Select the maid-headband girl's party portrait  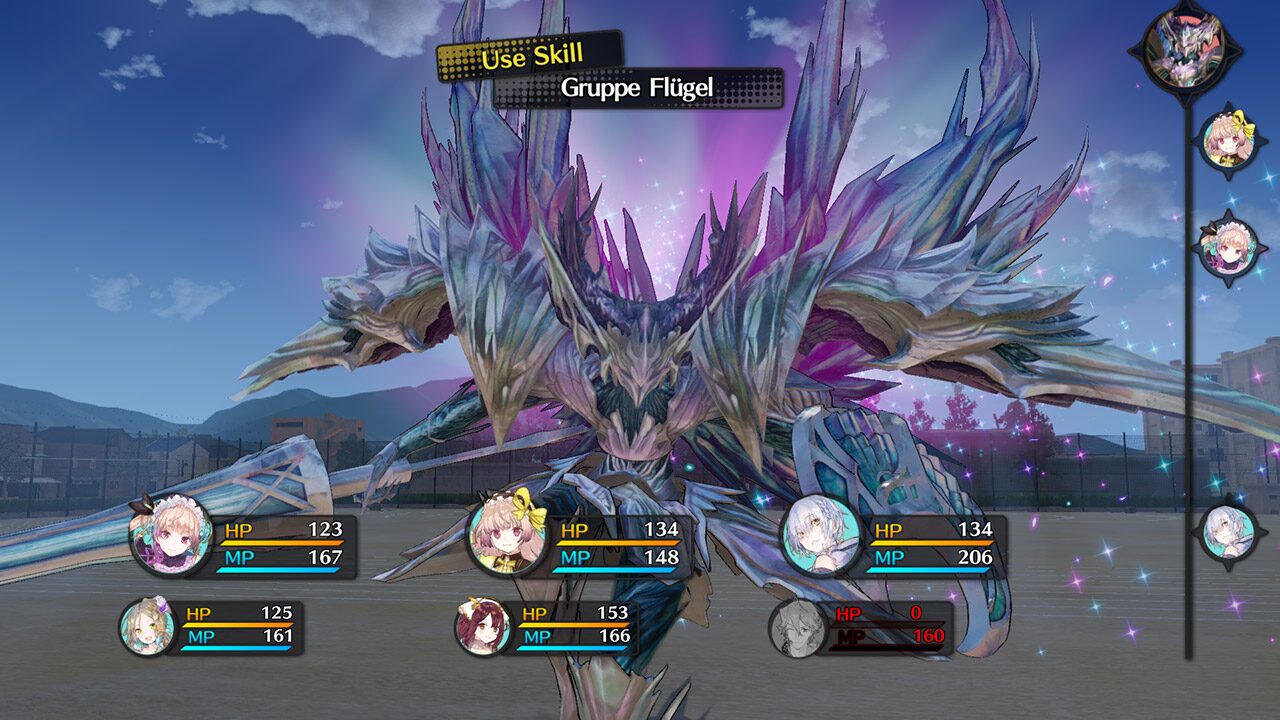pyautogui.click(x=172, y=536)
